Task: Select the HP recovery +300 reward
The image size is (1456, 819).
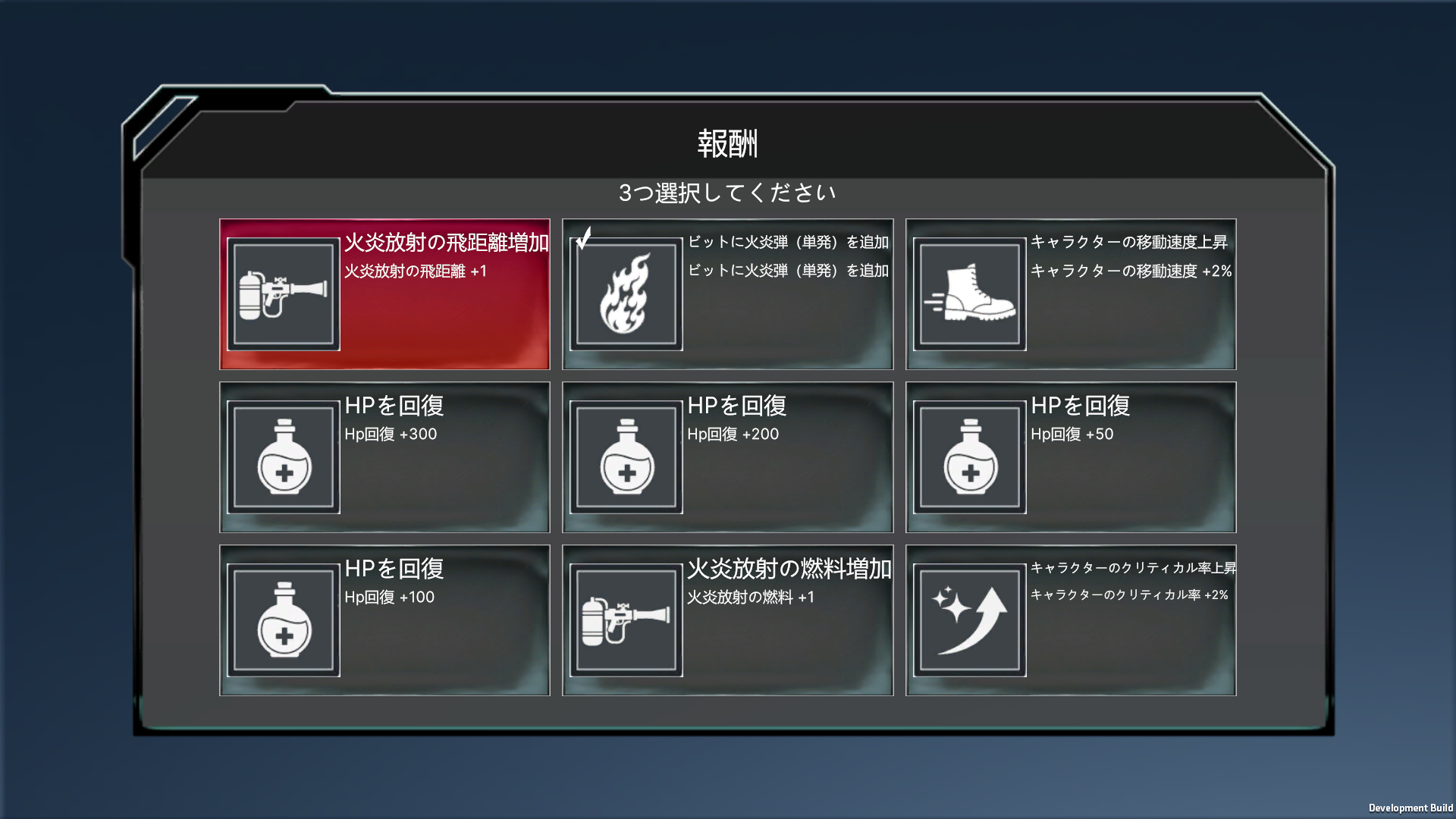Action: pyautogui.click(x=384, y=457)
